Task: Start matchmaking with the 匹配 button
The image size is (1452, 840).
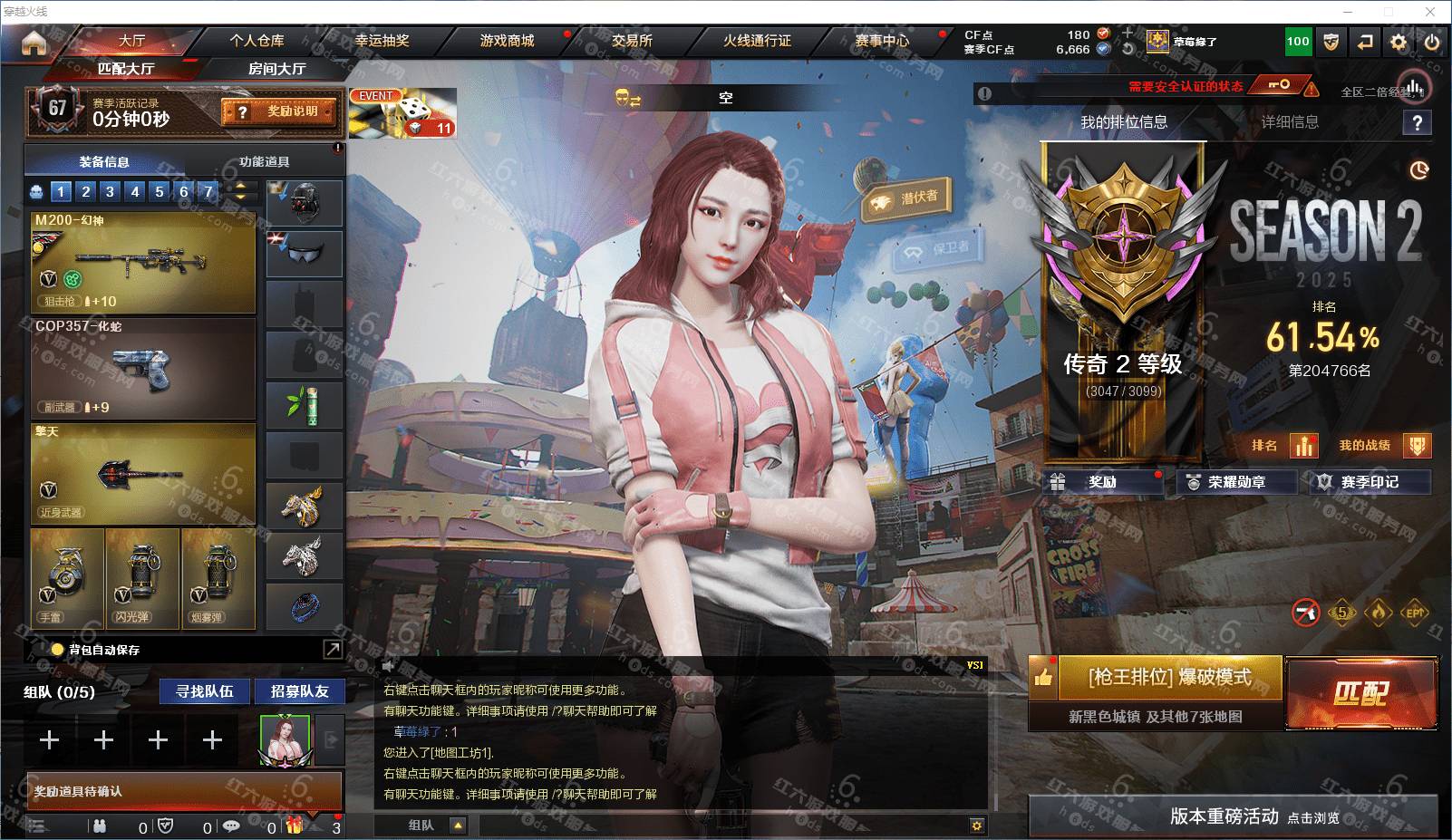Action: (x=1361, y=694)
